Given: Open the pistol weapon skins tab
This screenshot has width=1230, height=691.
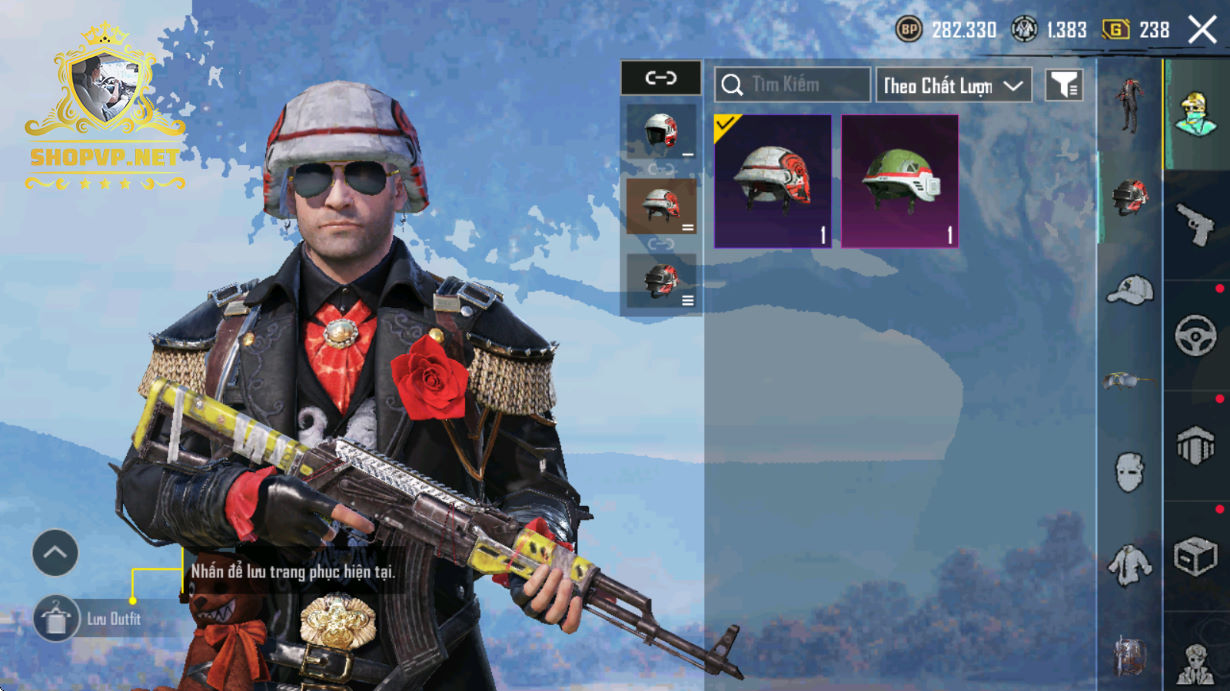Looking at the screenshot, I should tap(1196, 225).
